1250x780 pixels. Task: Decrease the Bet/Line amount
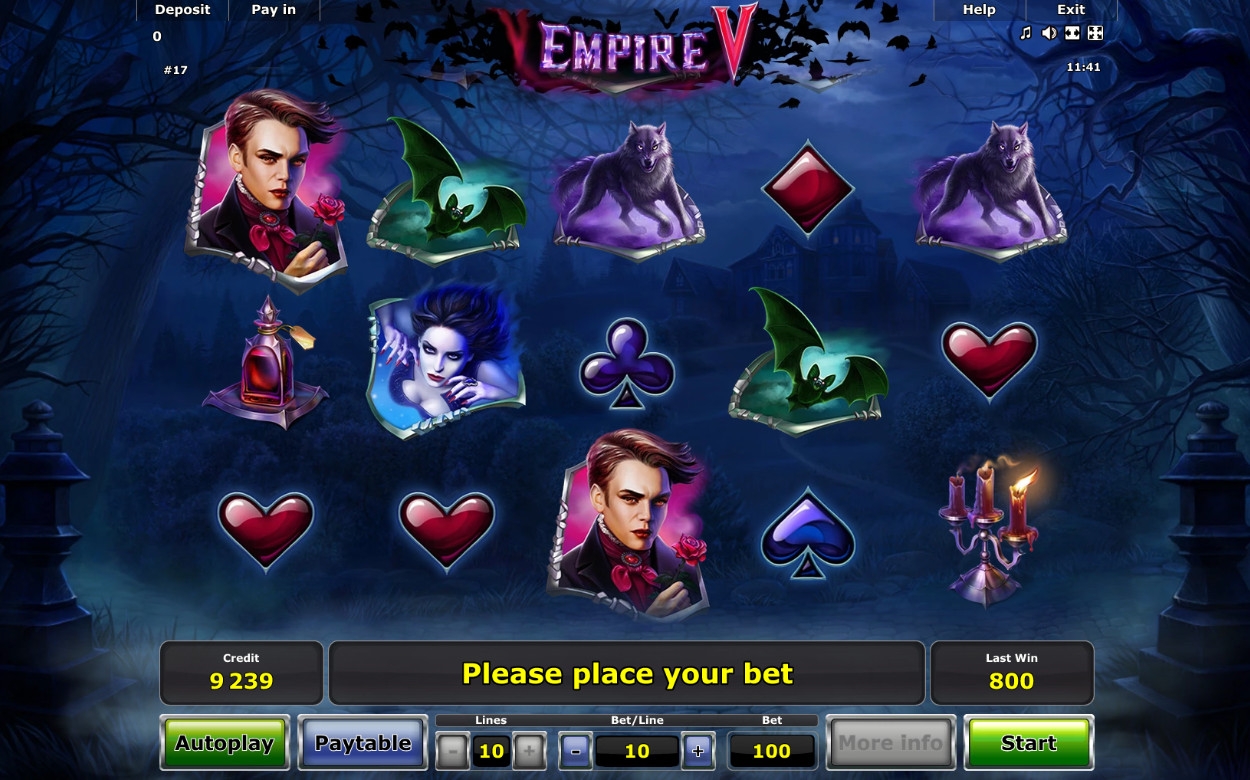point(575,750)
